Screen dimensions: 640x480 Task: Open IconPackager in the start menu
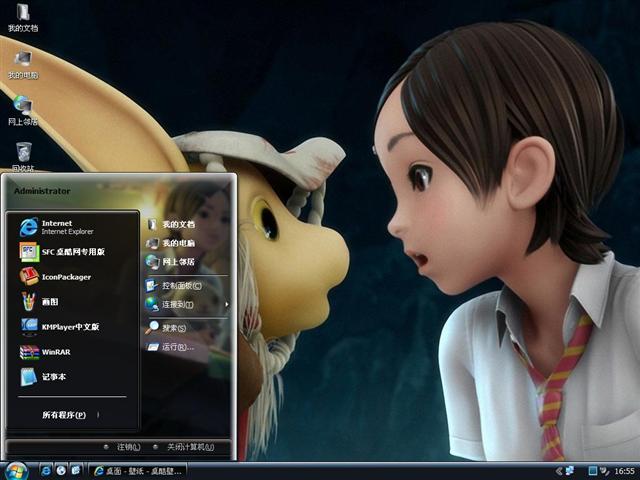click(x=64, y=277)
